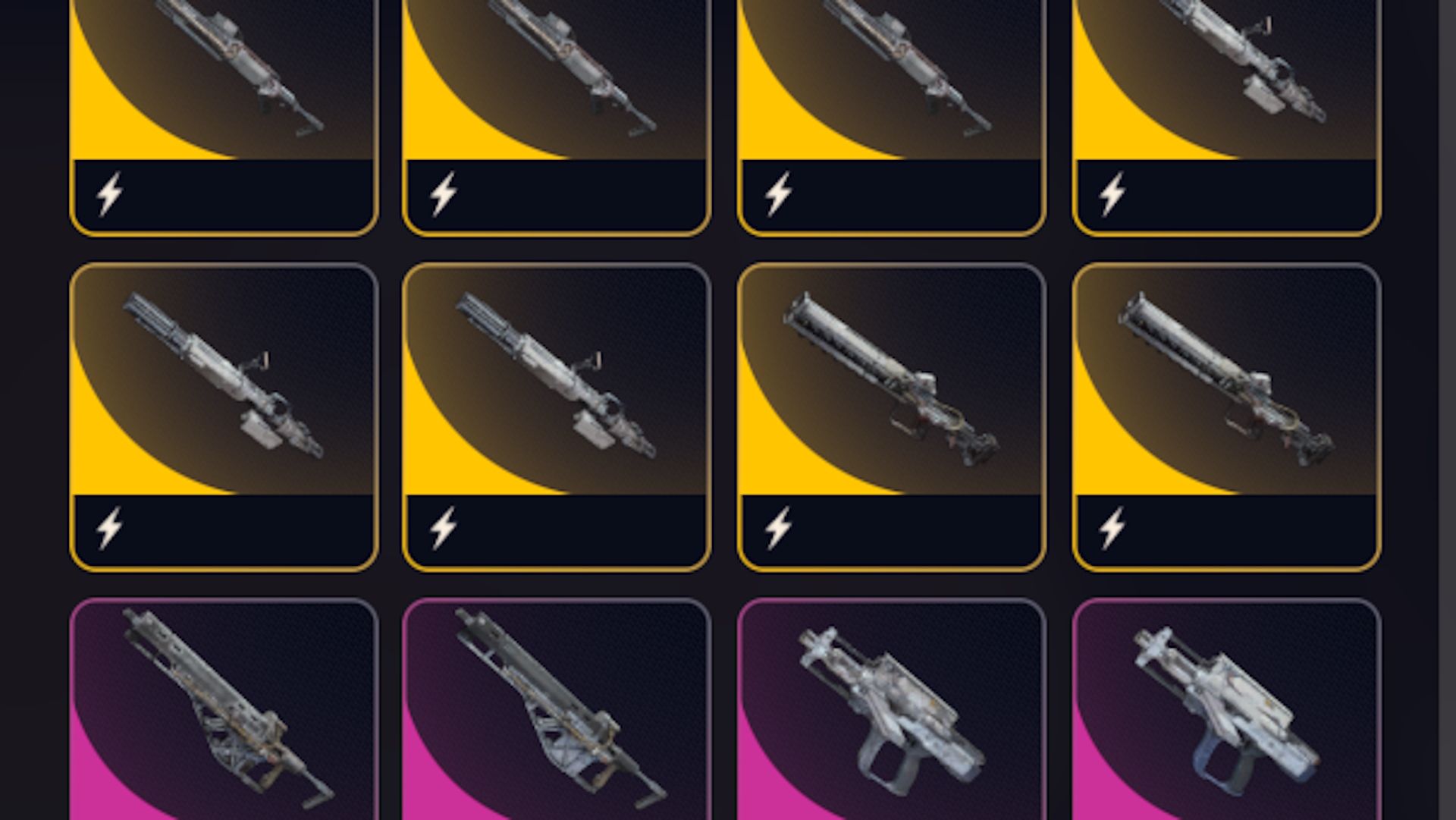Viewport: 1456px width, 820px height.
Task: Select the pink-bordered skeletal sniper rifle card
Action: coord(220,705)
